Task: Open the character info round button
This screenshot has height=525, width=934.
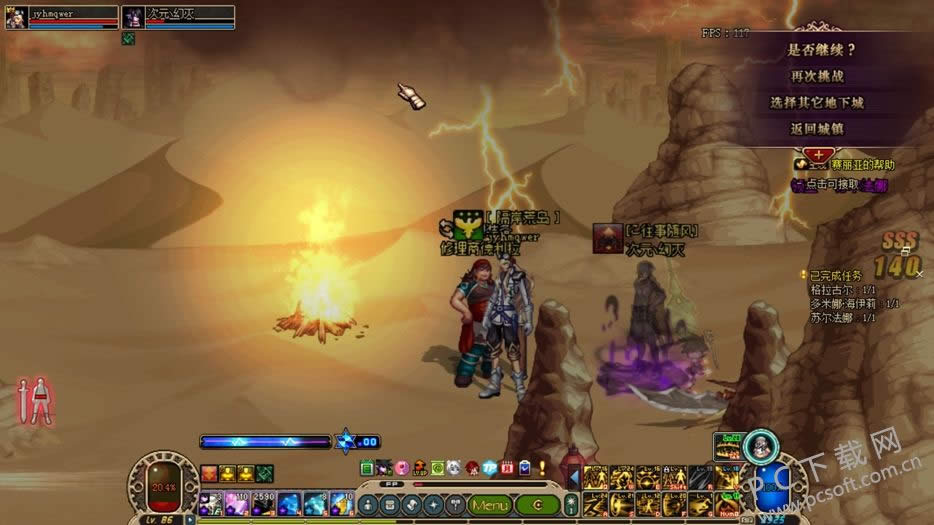Action: tap(369, 506)
